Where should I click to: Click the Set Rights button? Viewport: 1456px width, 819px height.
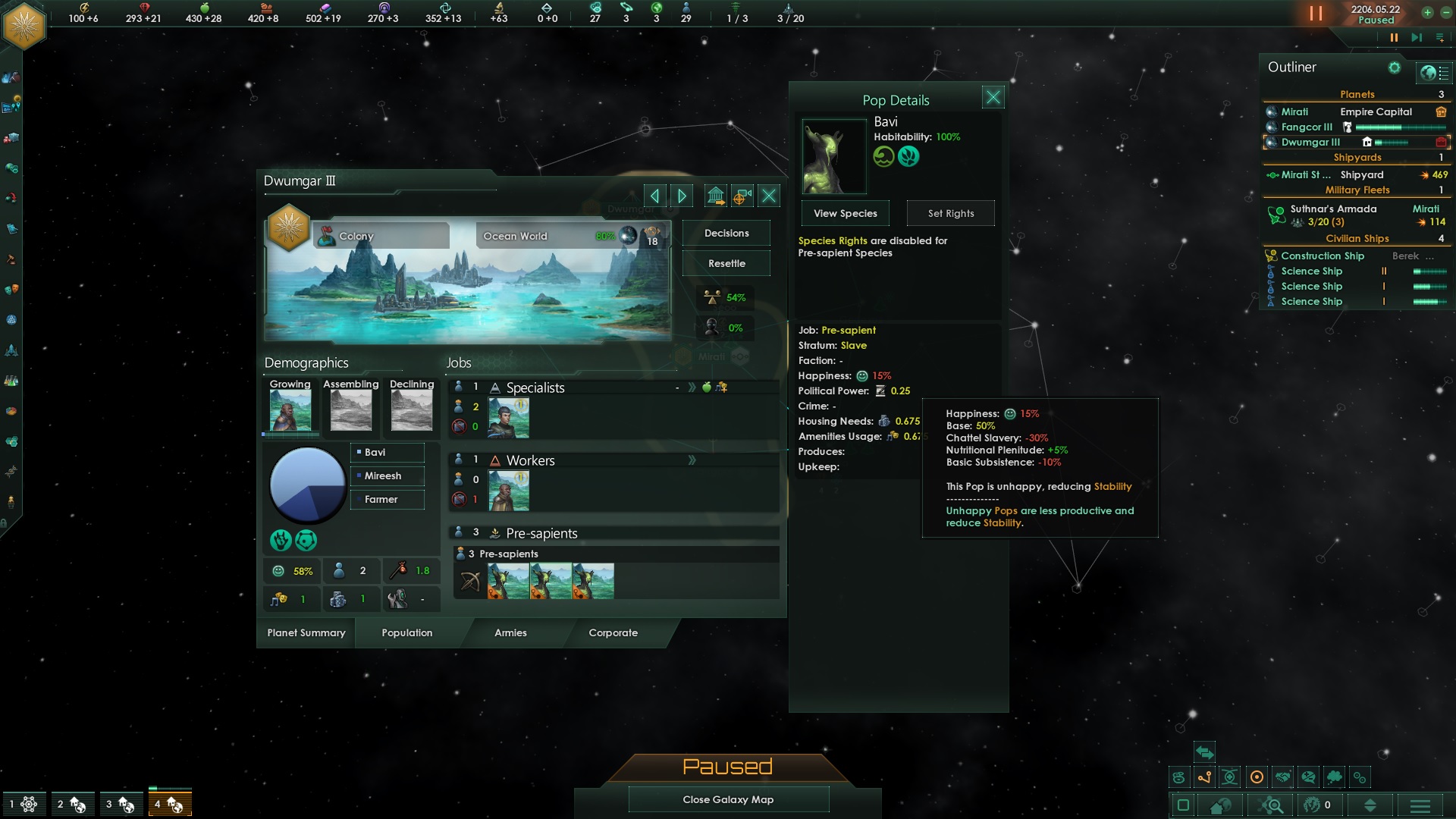click(950, 214)
